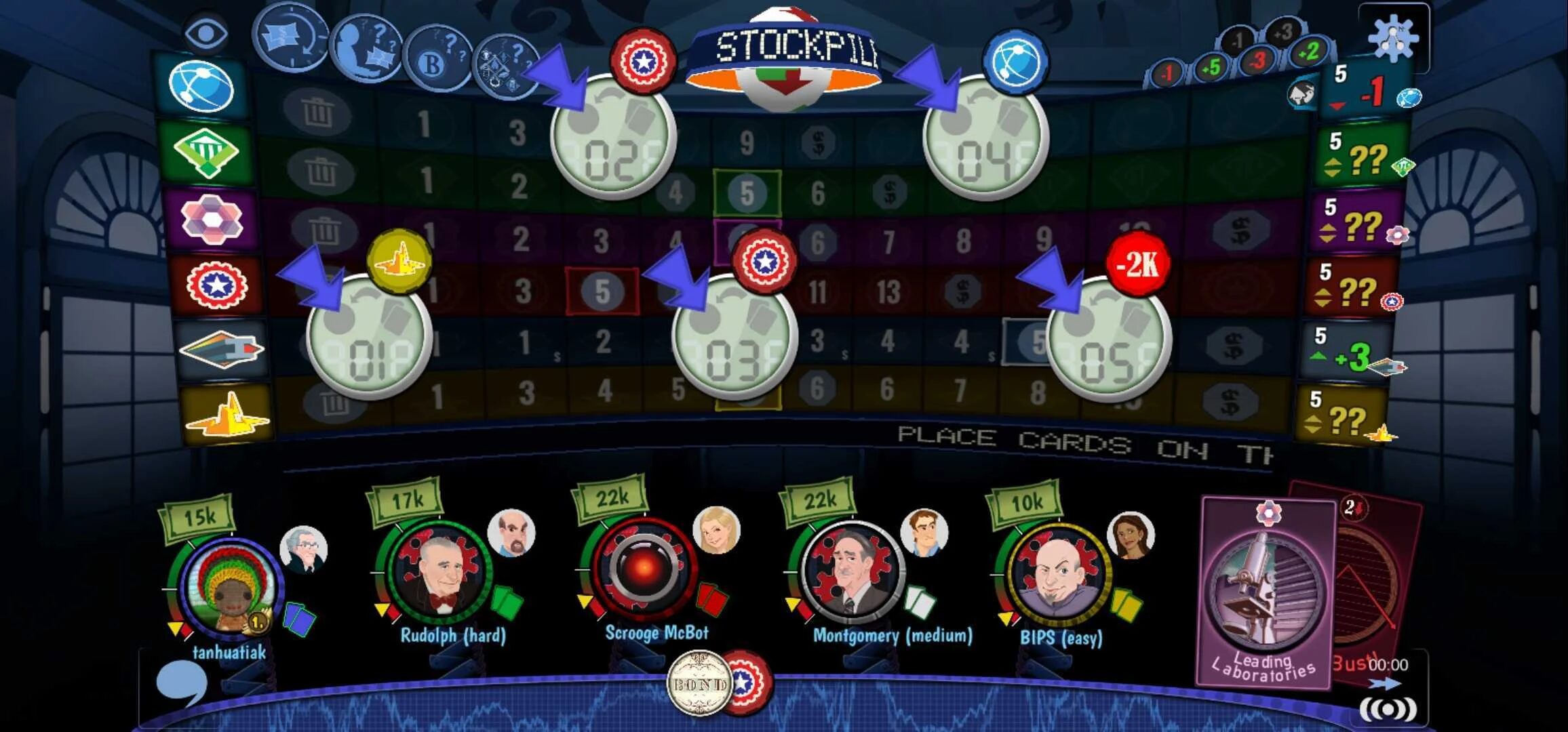Screen dimensions: 1568x732
Task: Add a card to stockpile 05
Action: (x=1108, y=339)
